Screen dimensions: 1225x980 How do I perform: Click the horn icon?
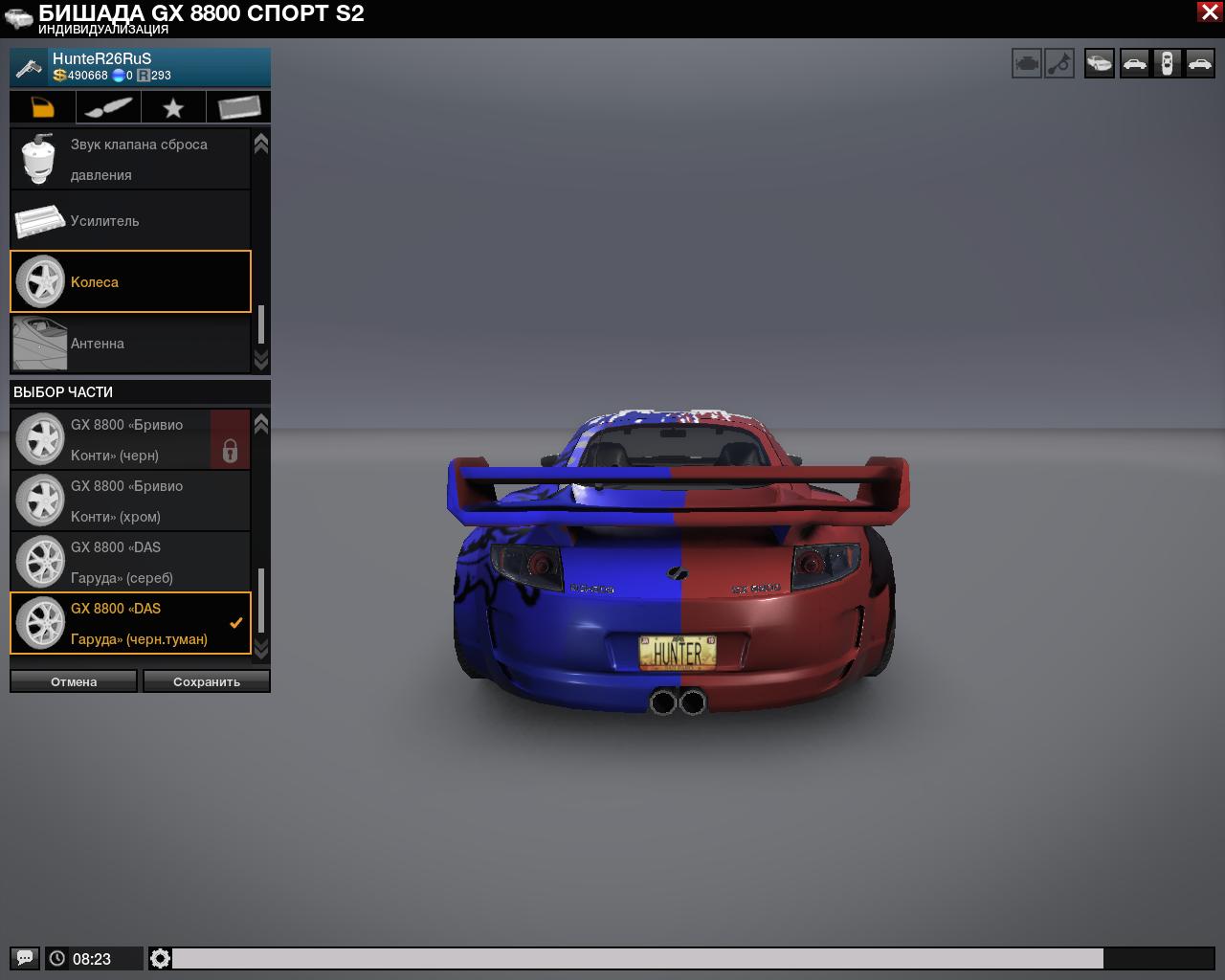pos(1059,64)
